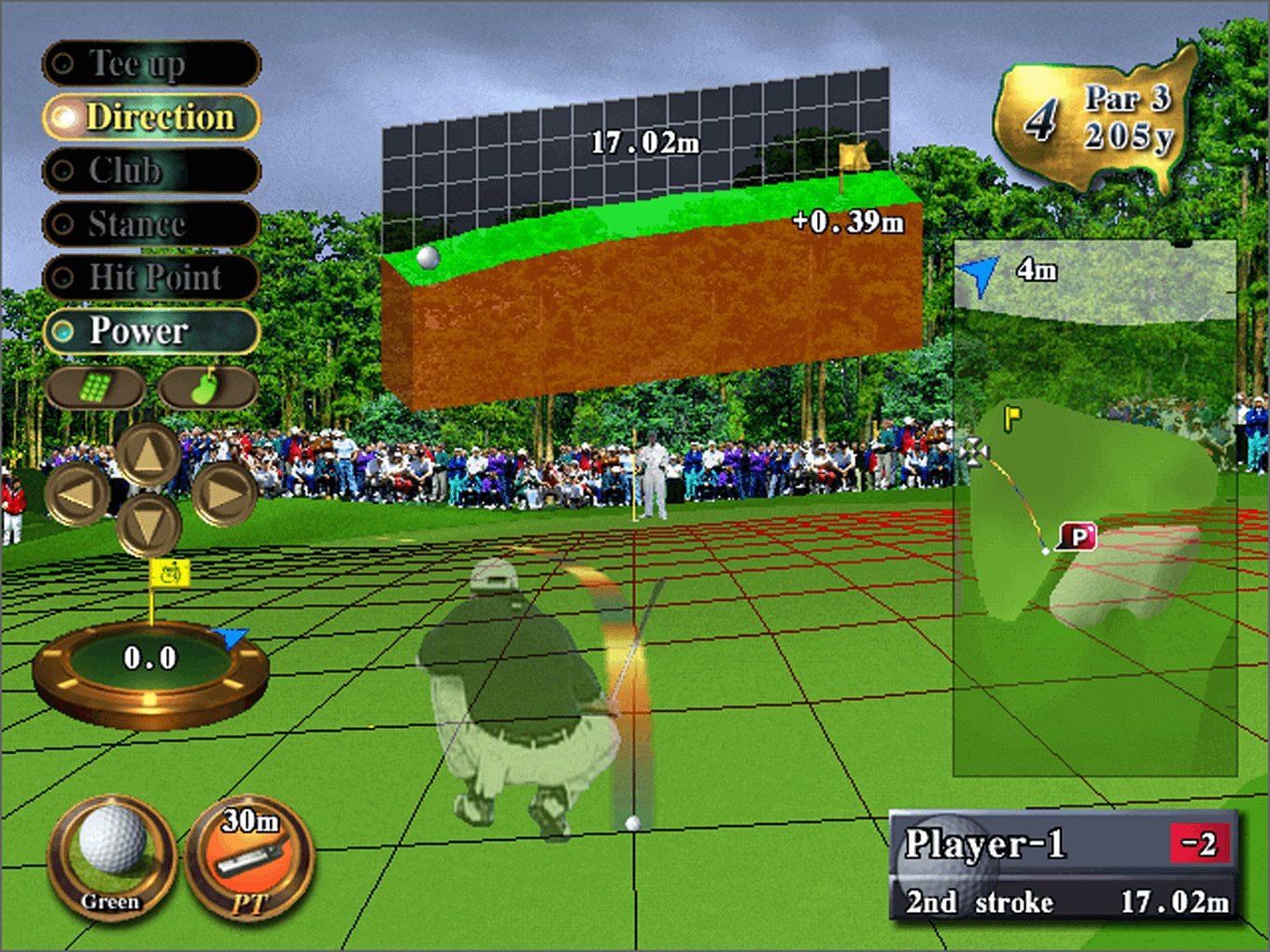Click the green terrain view button

pos(207,387)
